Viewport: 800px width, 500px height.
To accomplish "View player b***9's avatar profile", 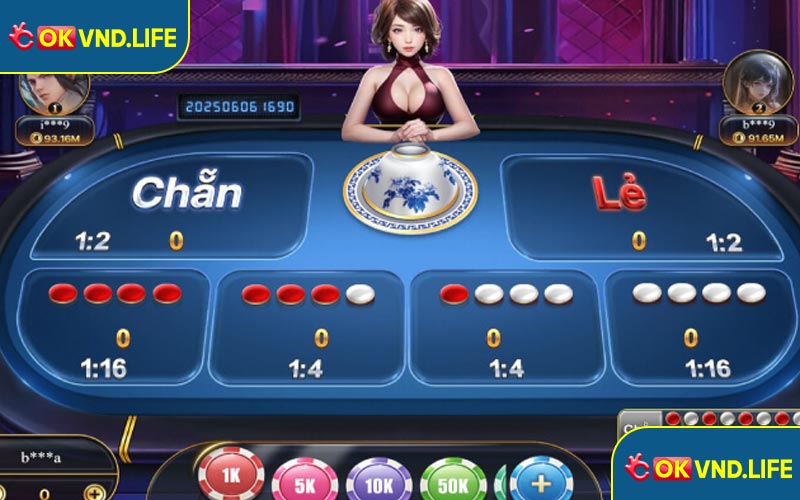I will (x=750, y=84).
